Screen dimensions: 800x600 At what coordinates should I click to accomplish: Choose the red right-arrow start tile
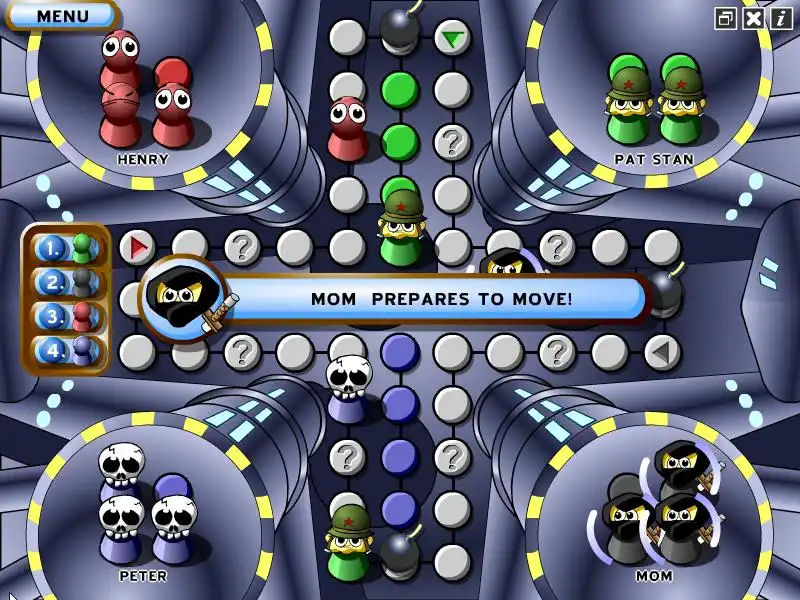(138, 246)
